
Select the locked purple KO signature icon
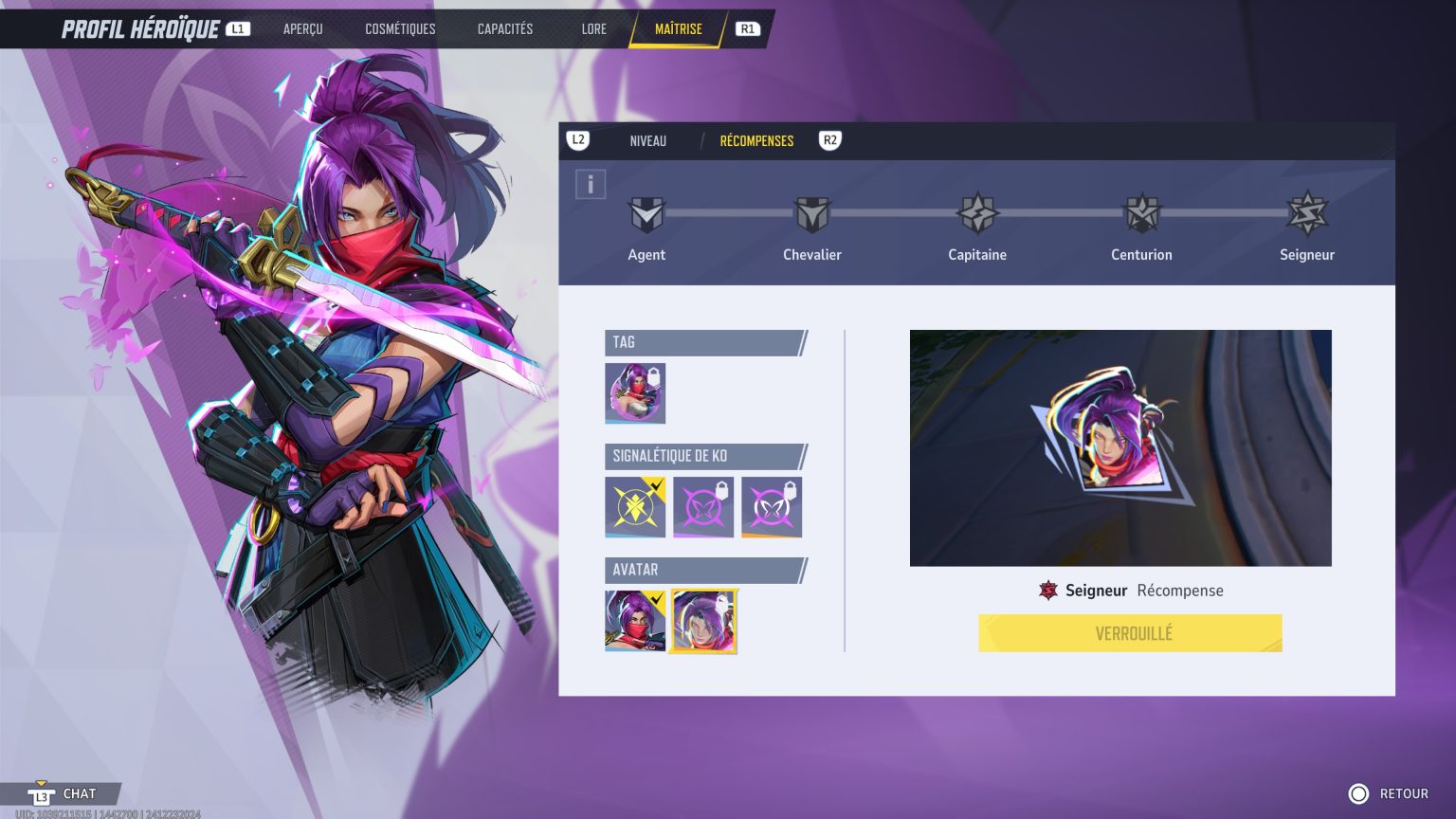pyautogui.click(x=703, y=506)
